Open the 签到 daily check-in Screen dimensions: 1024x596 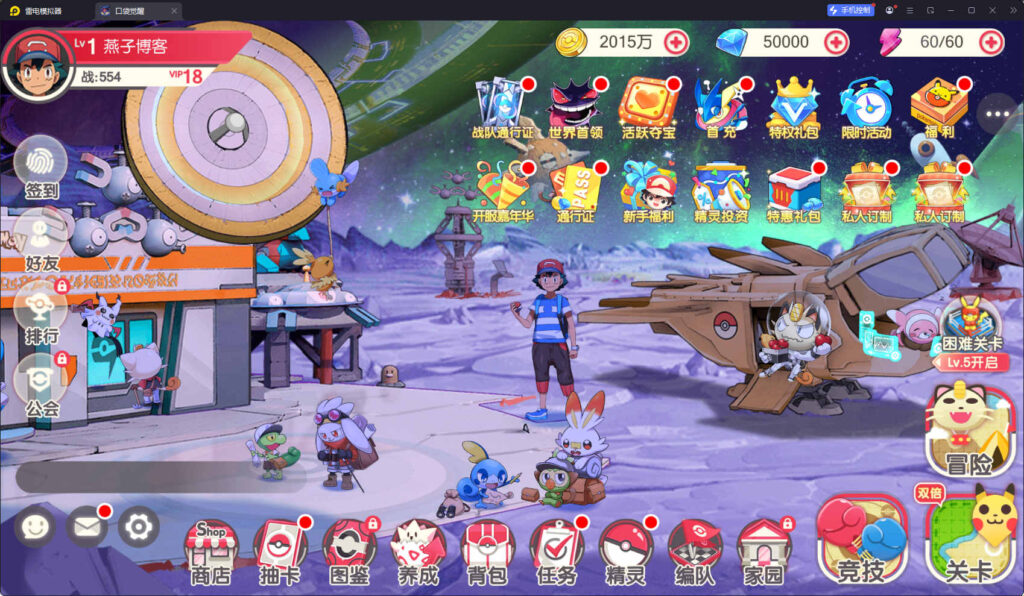[x=41, y=165]
